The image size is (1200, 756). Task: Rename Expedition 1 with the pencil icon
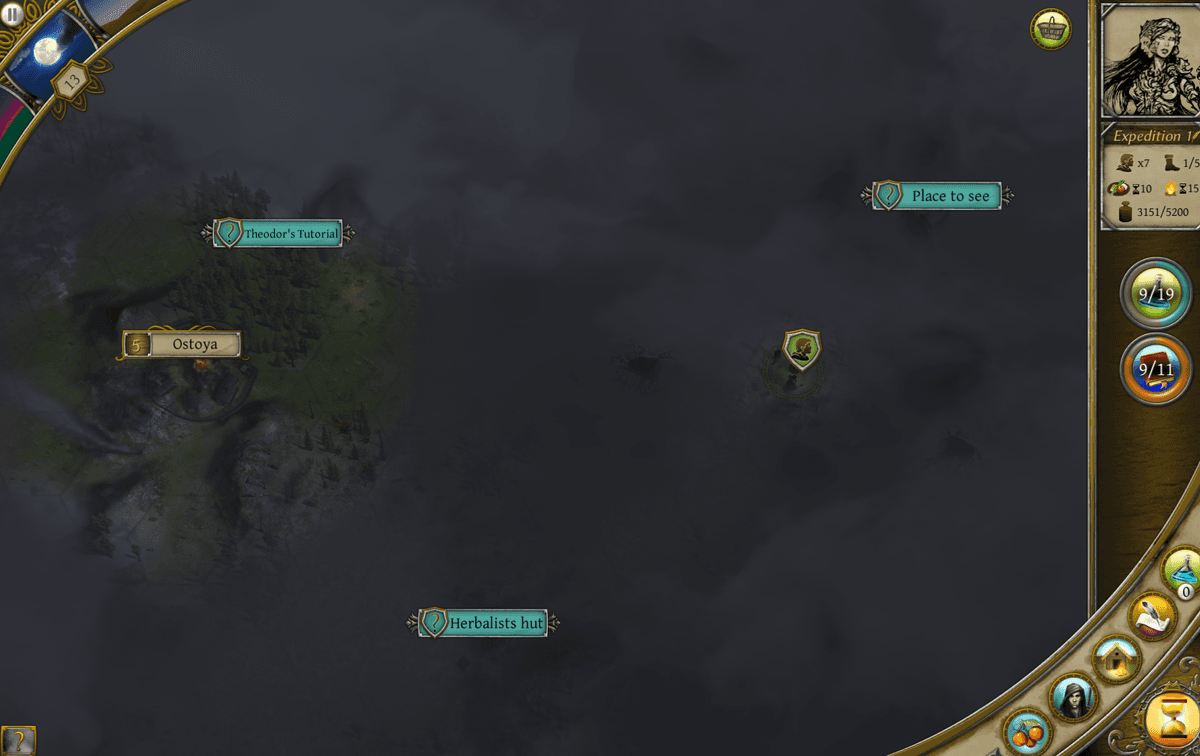click(x=1192, y=136)
